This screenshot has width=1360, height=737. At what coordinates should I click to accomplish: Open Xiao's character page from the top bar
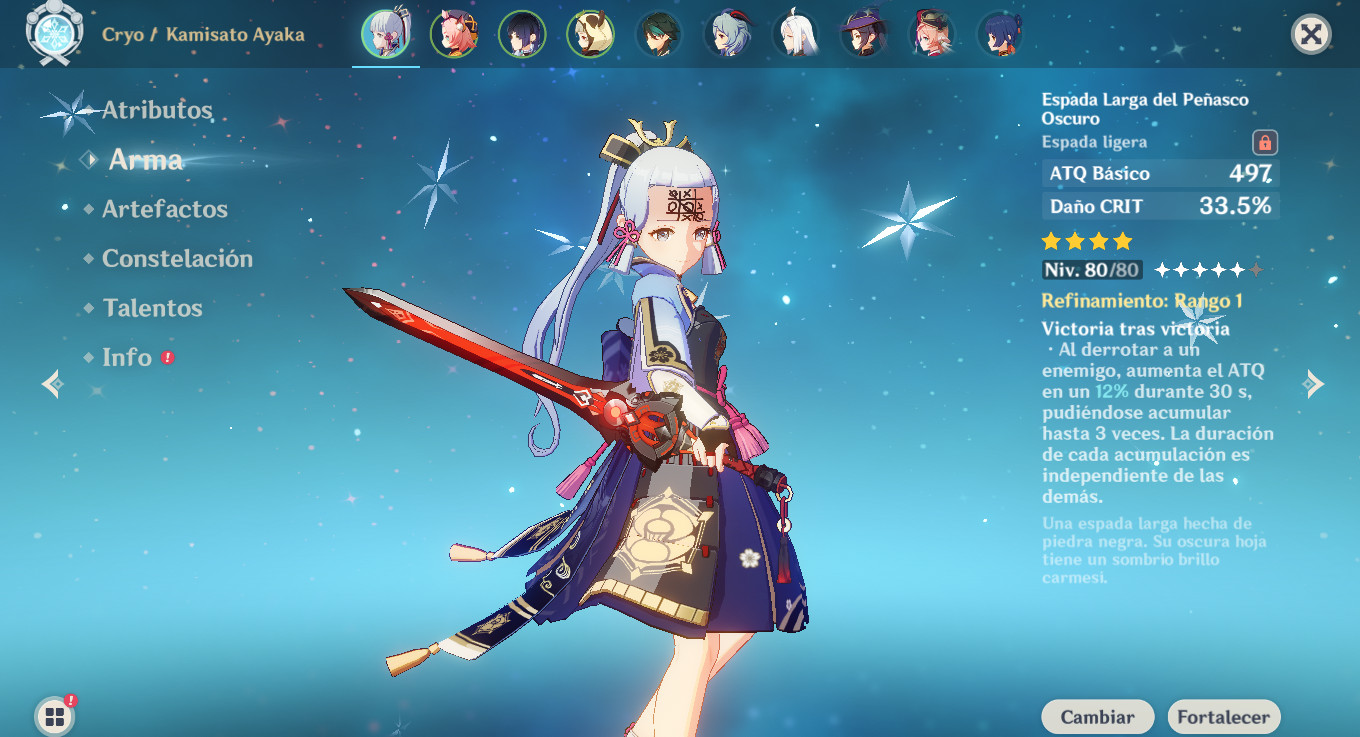[659, 33]
